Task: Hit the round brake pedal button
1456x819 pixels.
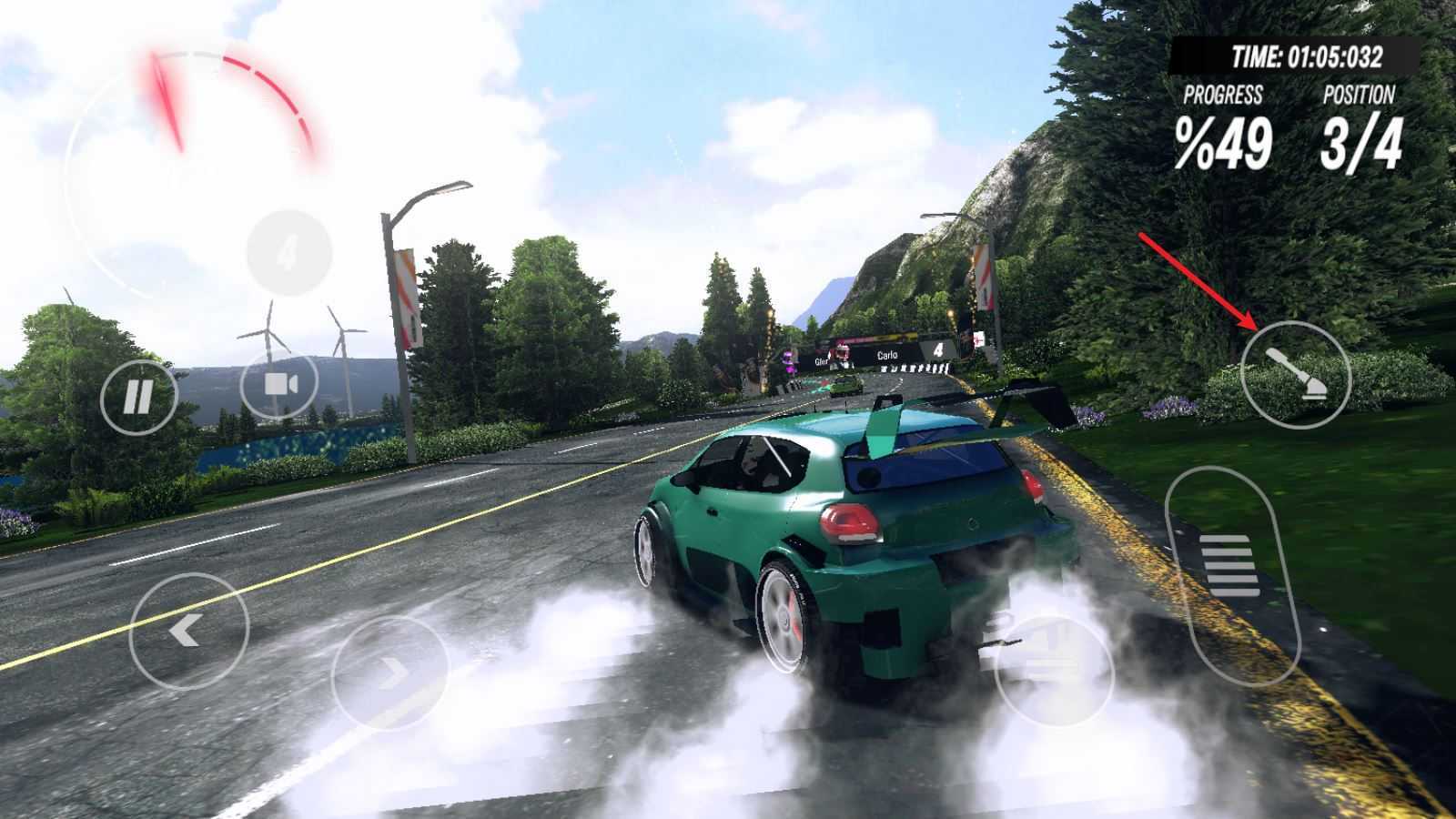Action: (x=1055, y=672)
